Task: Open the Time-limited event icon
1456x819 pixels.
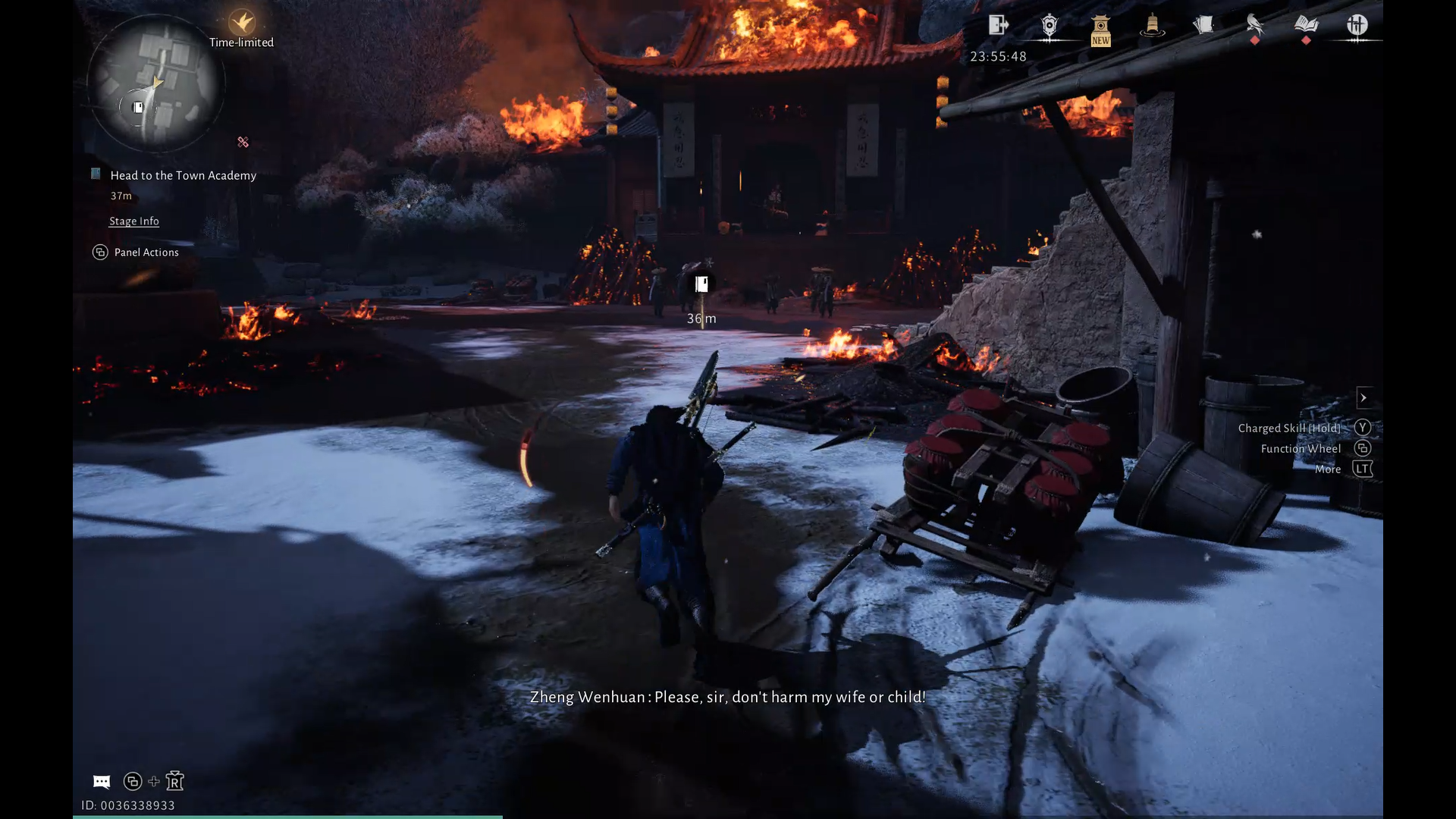Action: [x=242, y=22]
